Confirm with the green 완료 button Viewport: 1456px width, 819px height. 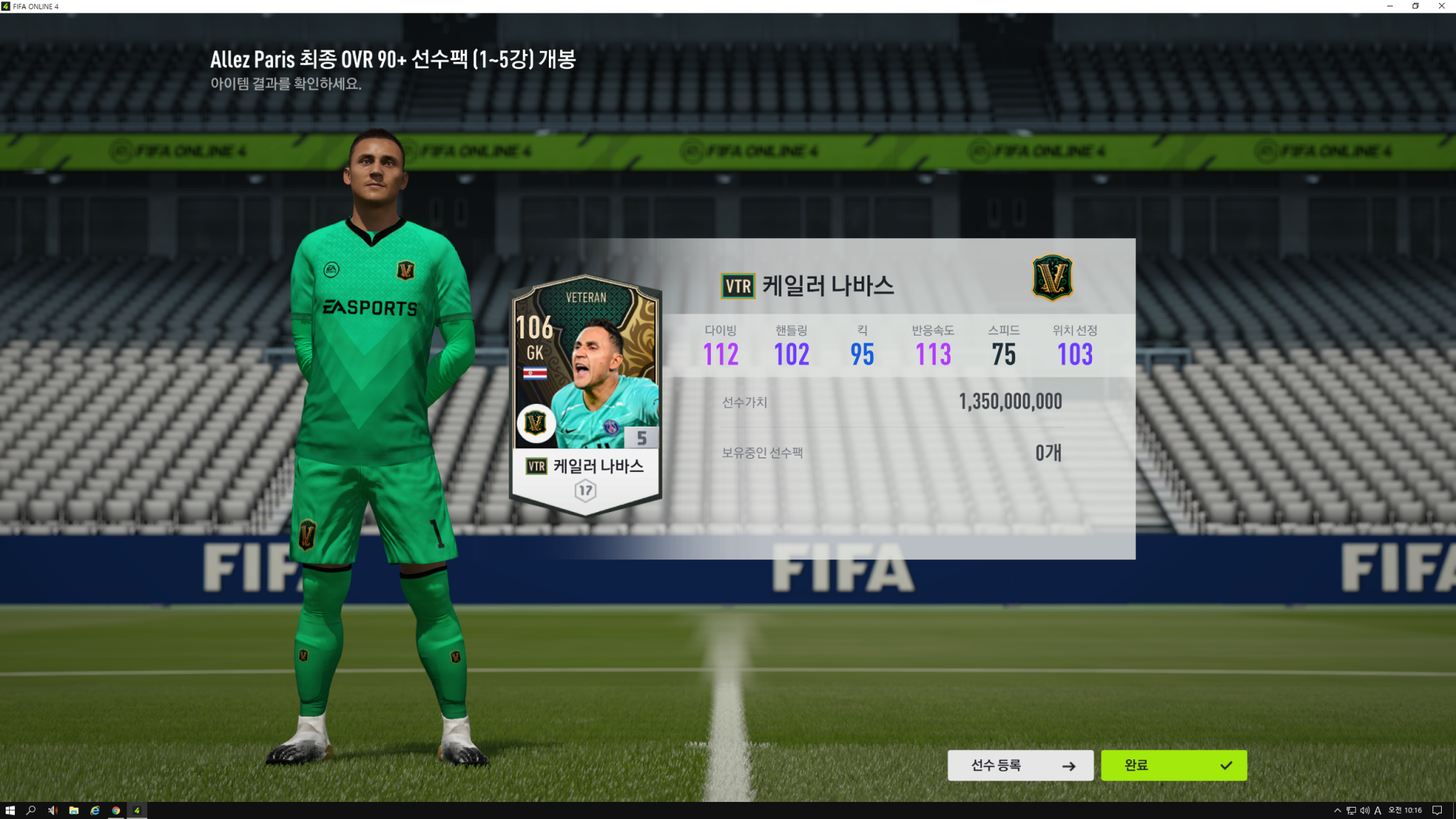tap(1174, 766)
